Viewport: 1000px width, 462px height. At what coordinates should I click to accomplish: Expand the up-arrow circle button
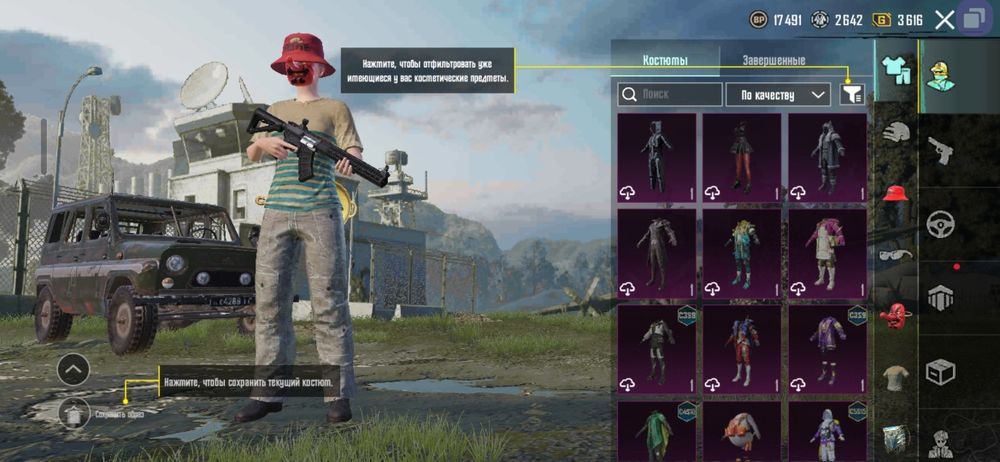[x=73, y=370]
